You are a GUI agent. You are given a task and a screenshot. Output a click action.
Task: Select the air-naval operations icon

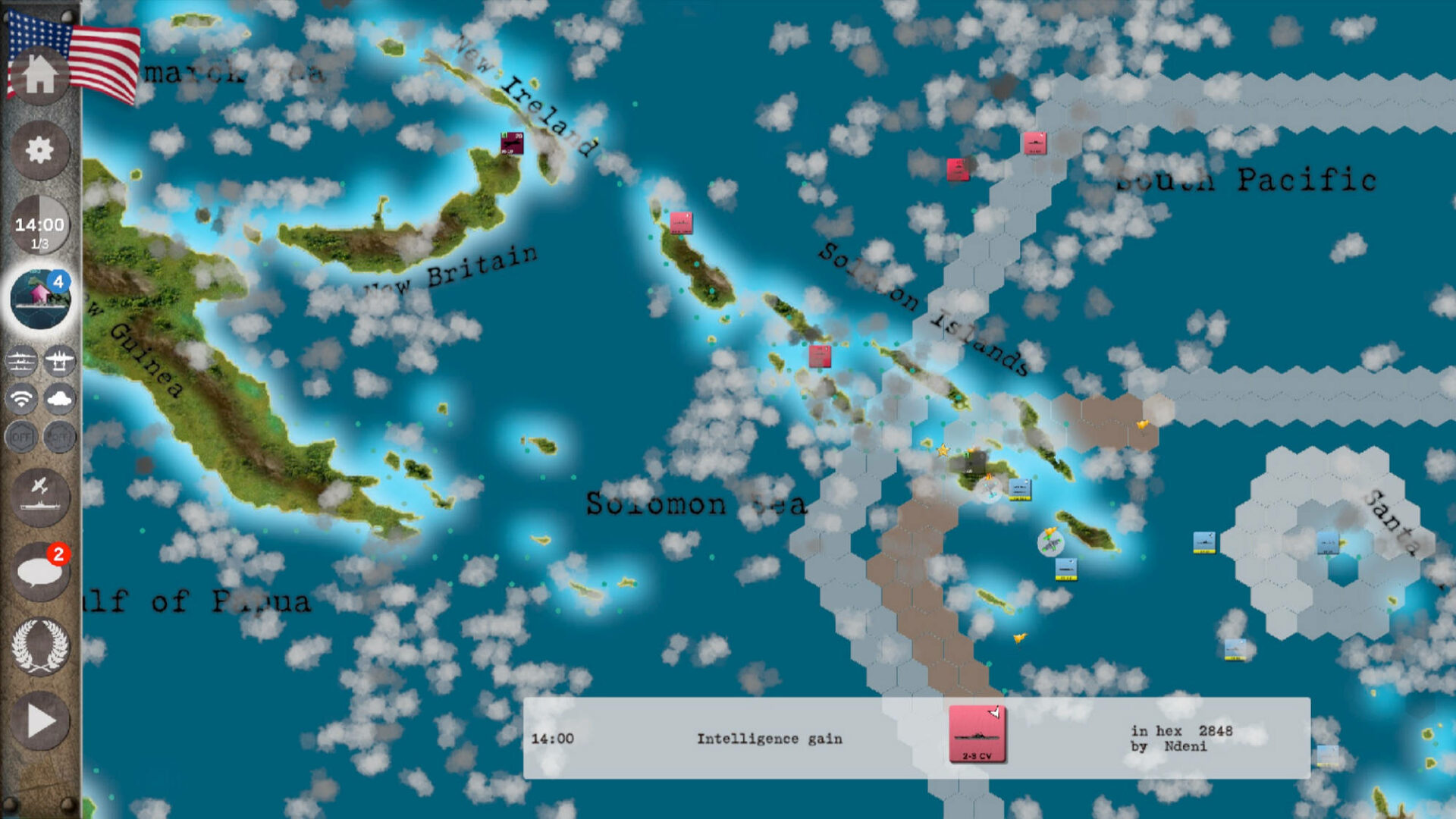tap(42, 497)
